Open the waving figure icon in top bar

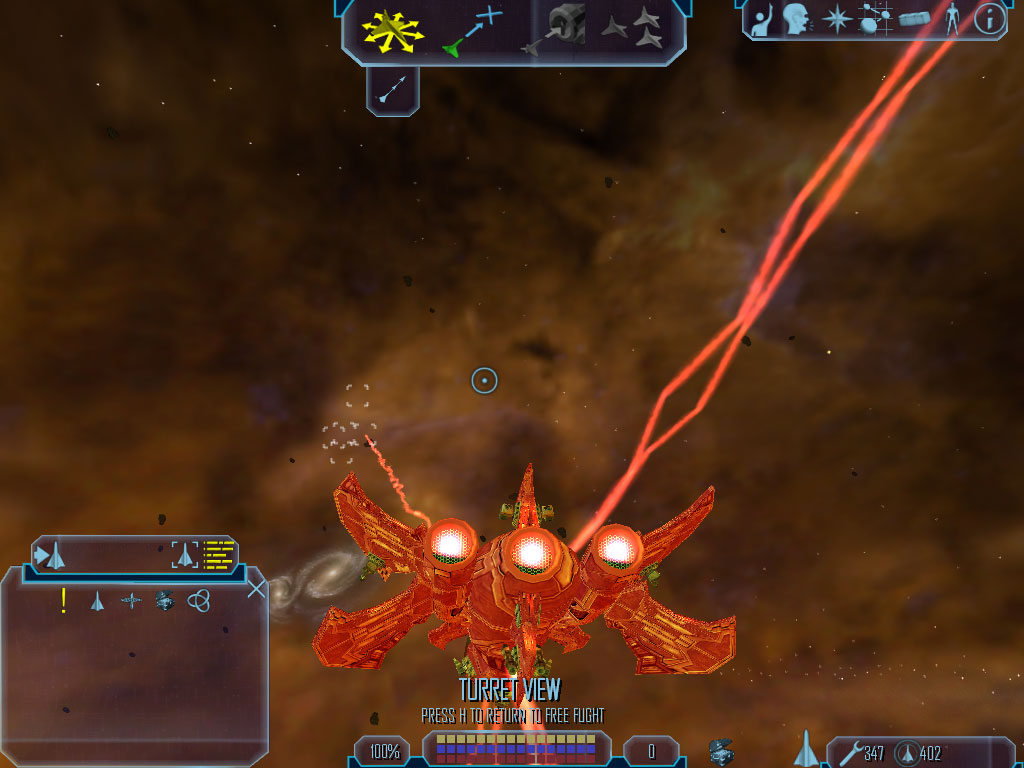[x=762, y=19]
